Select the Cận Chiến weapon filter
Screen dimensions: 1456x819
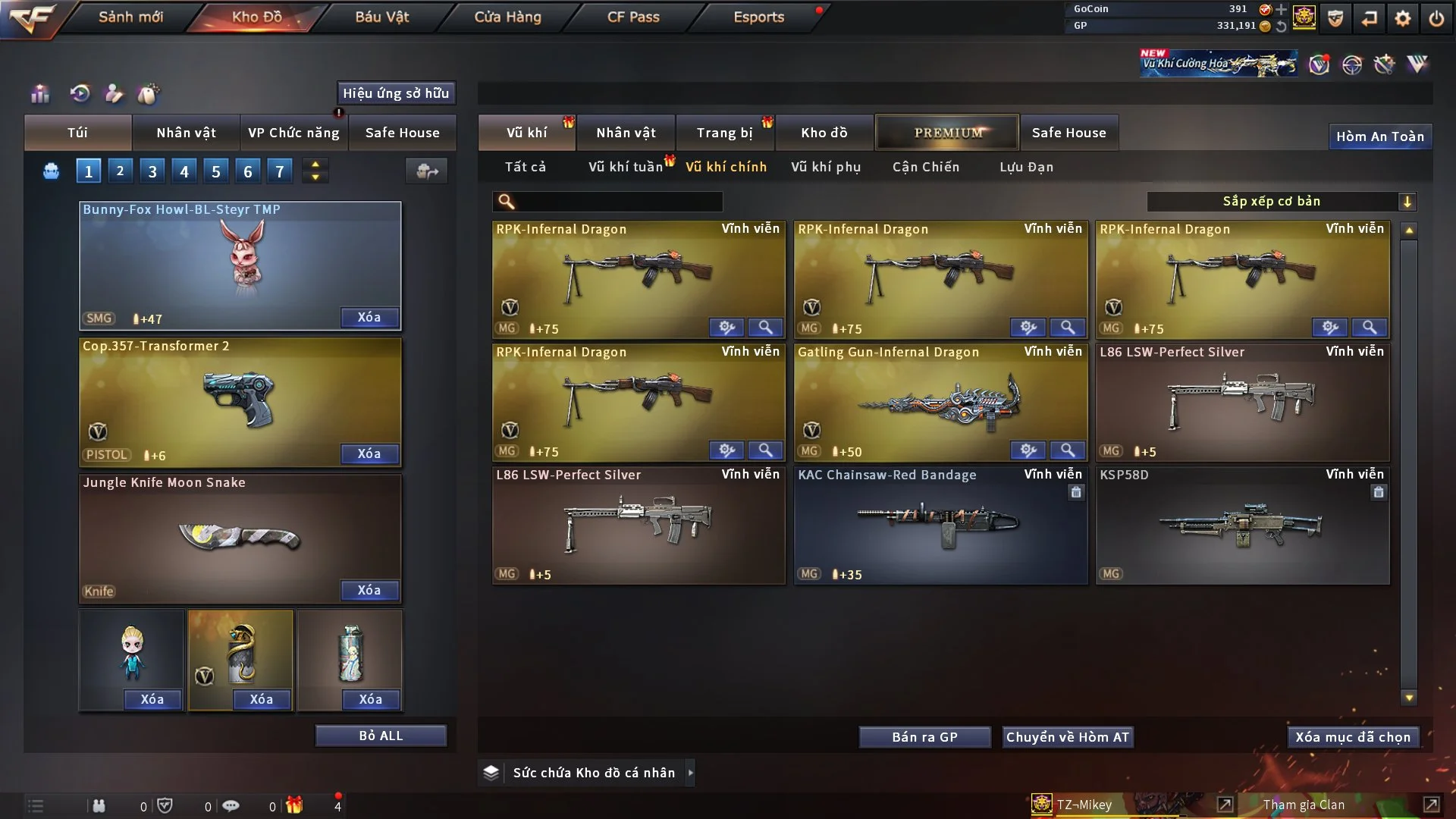point(925,167)
